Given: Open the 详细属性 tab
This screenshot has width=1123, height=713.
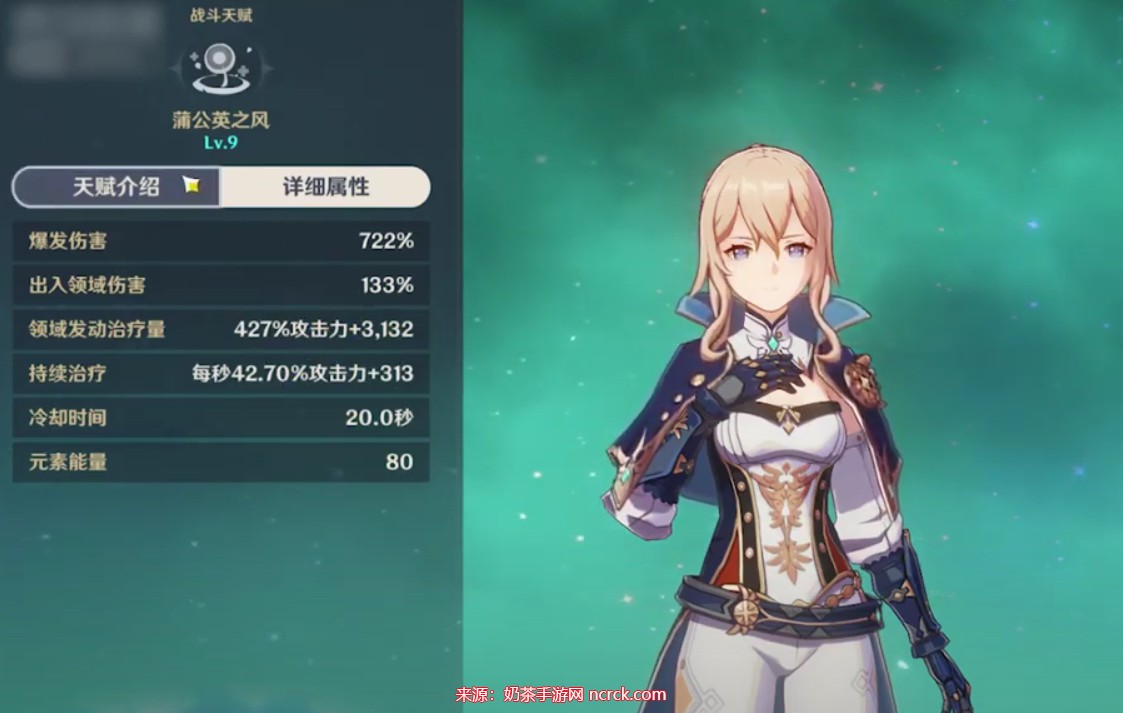Looking at the screenshot, I should coord(325,187).
